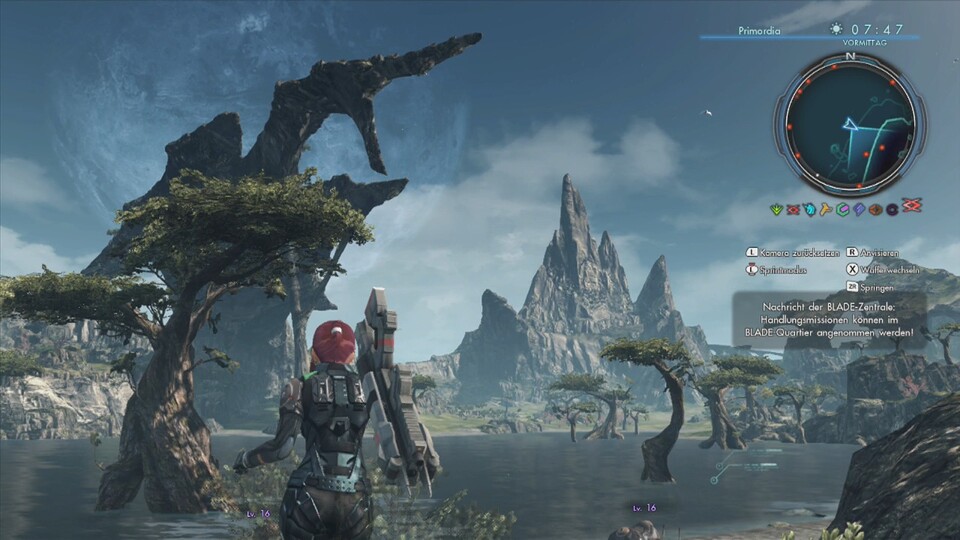Choose the orange round icon below the minimap
The height and width of the screenshot is (540, 960).
click(x=875, y=209)
